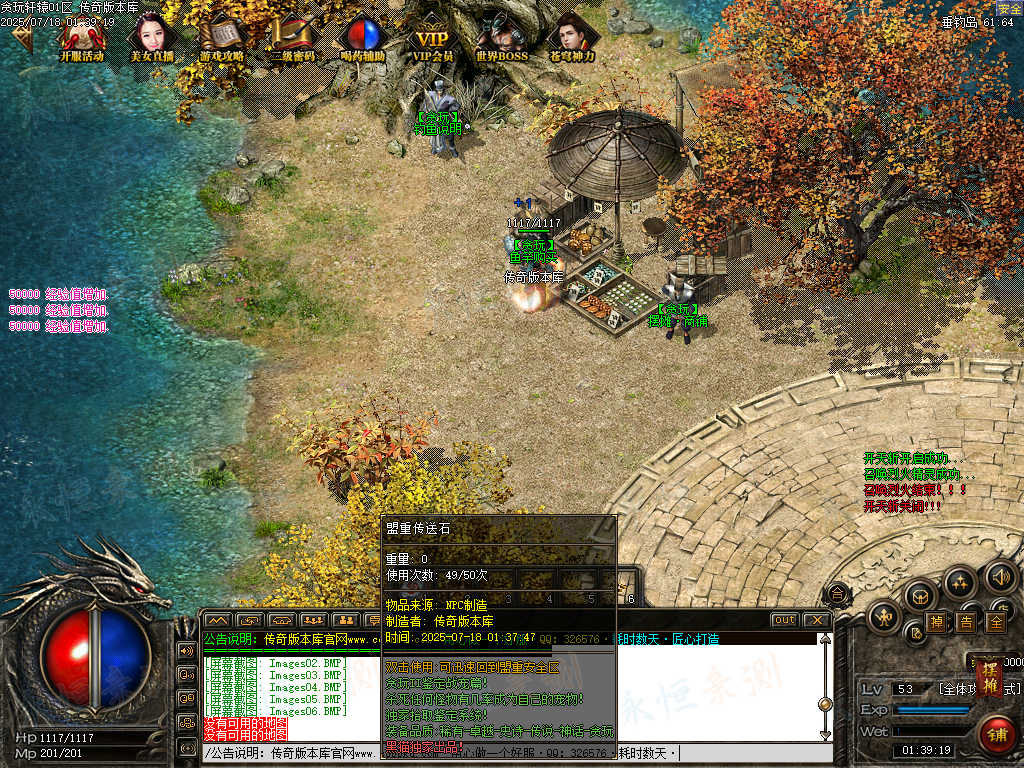This screenshot has width=1024, height=768.
Task: Collapse the top icon bar with the arrow
Action: coord(22,37)
